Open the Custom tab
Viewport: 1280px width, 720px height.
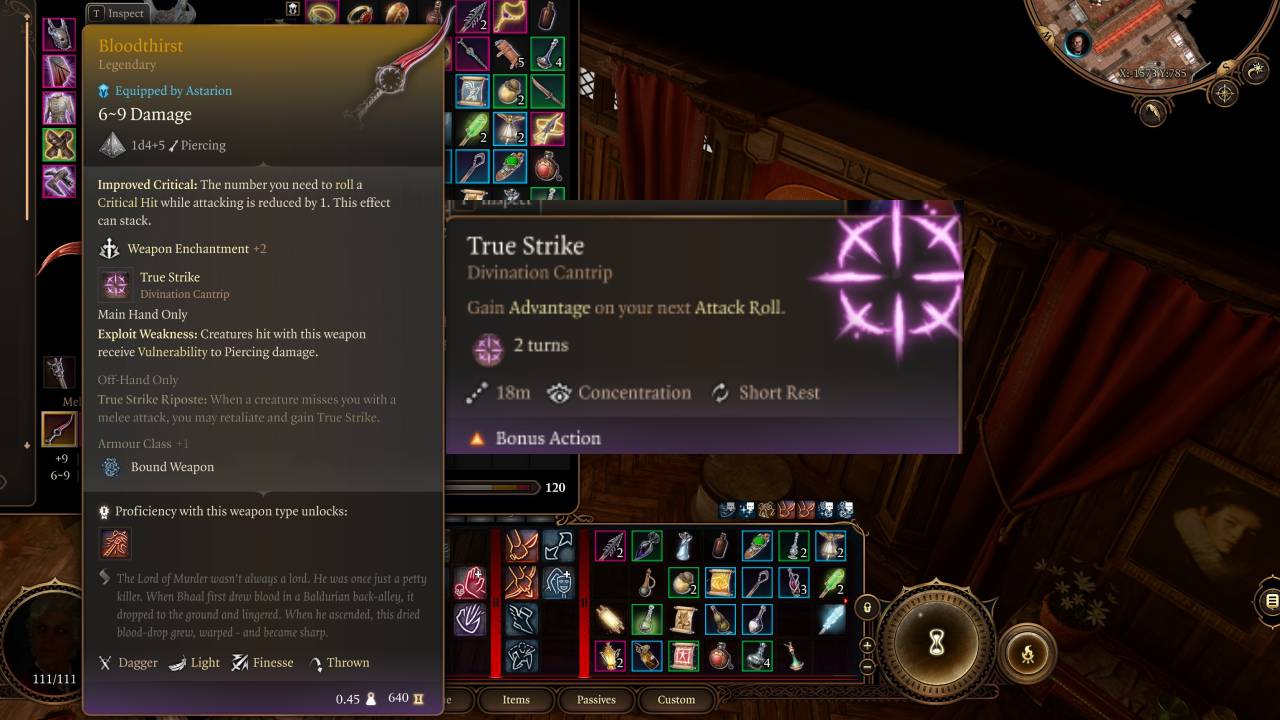click(676, 700)
